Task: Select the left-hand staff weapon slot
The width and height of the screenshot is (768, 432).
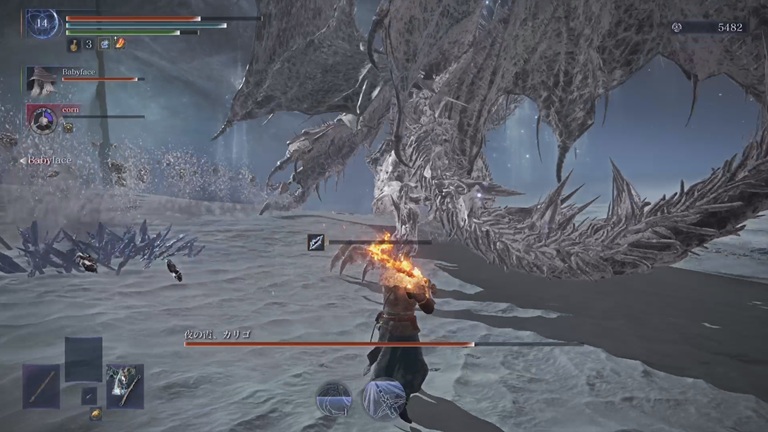Action: click(41, 385)
